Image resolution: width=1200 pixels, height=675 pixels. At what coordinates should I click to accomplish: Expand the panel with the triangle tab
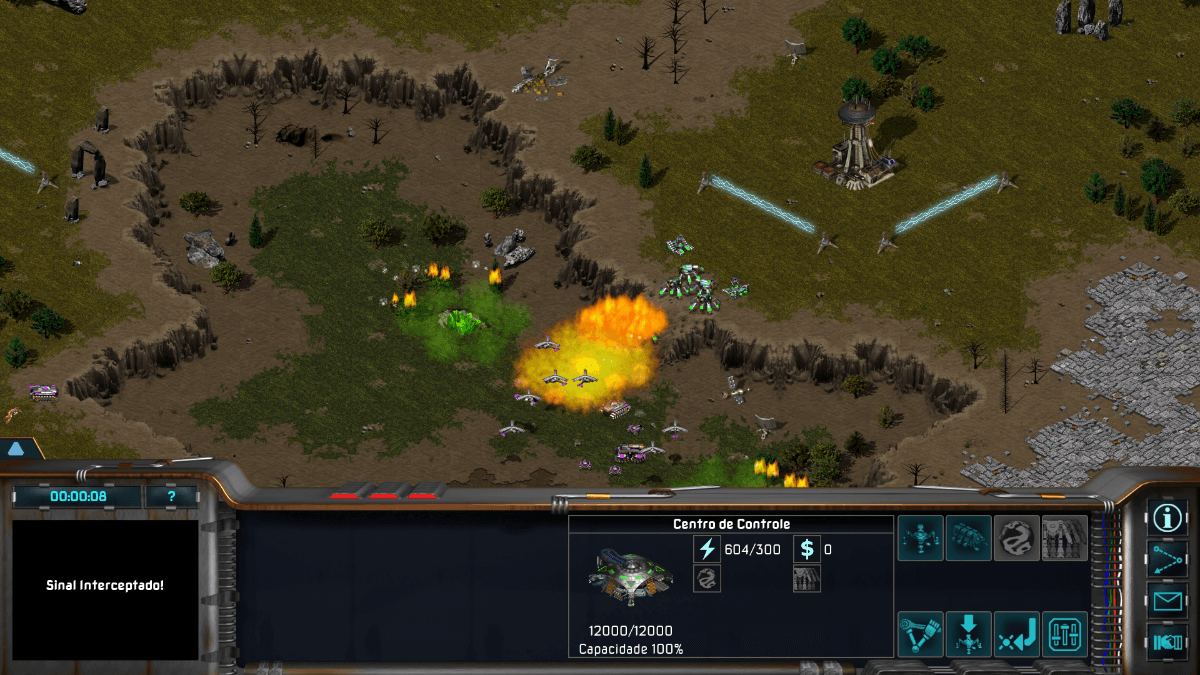tap(16, 449)
